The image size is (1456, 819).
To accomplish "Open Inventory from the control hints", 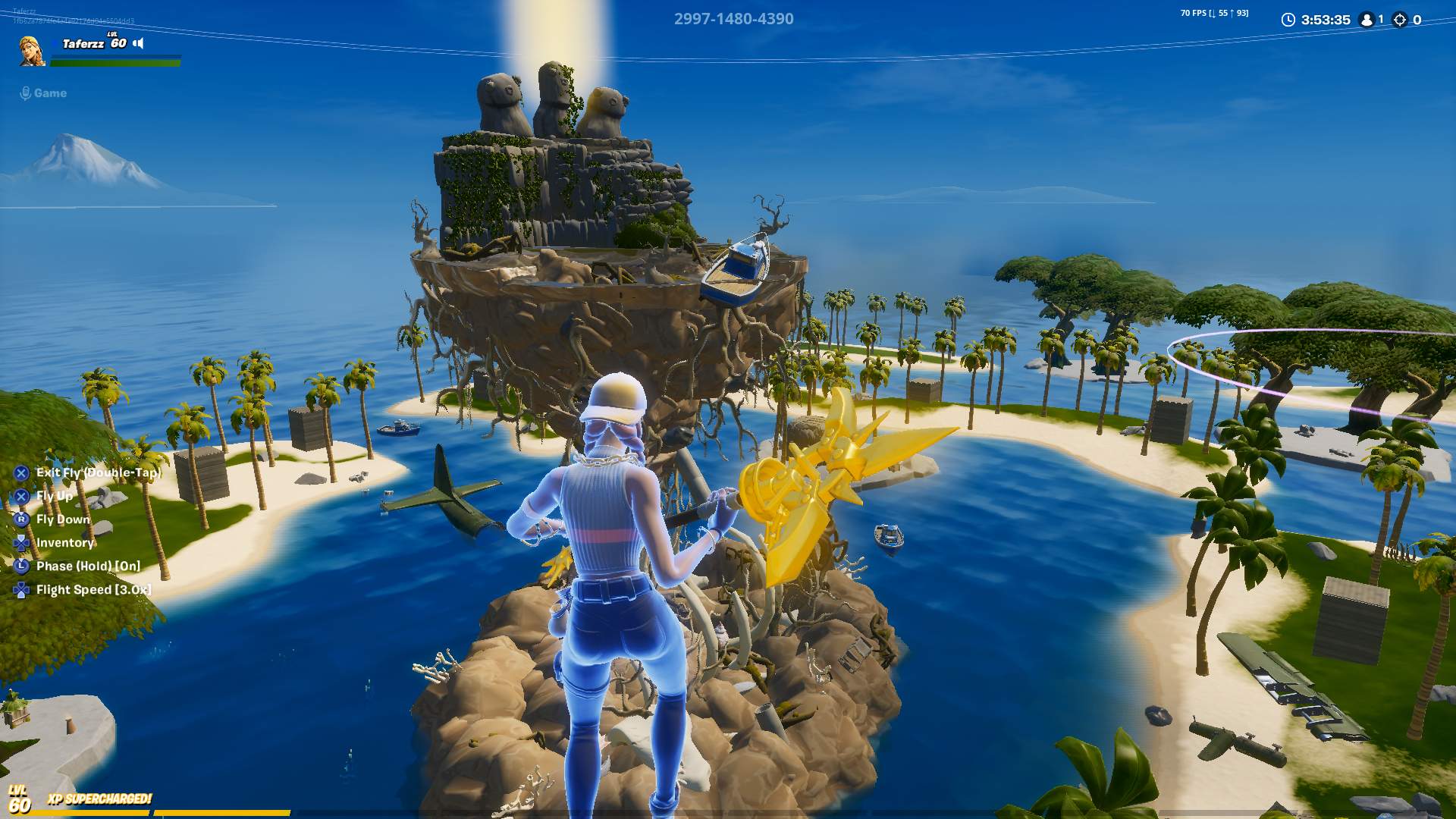I will click(64, 543).
